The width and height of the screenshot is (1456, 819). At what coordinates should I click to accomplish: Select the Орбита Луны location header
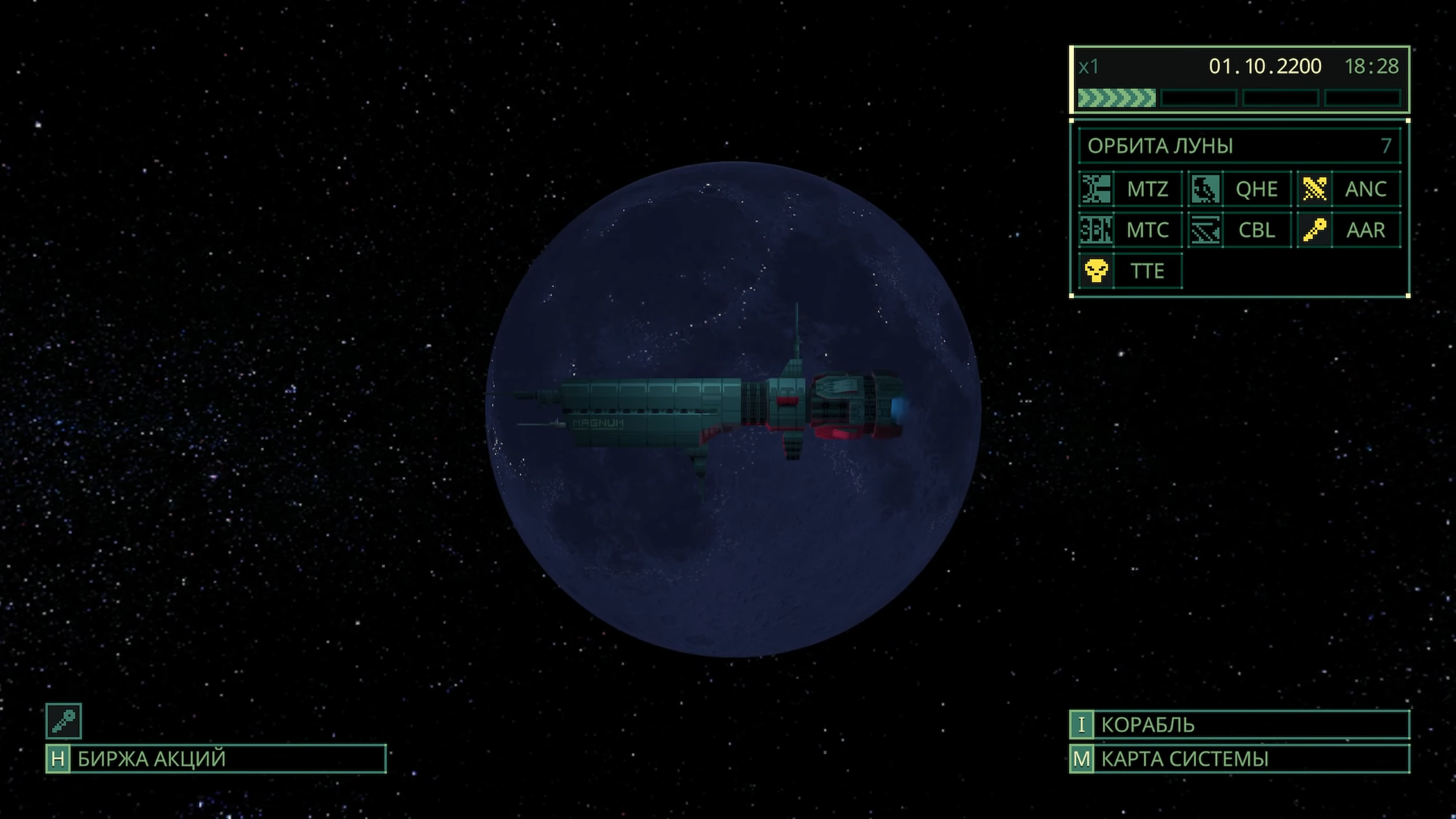coord(1239,146)
